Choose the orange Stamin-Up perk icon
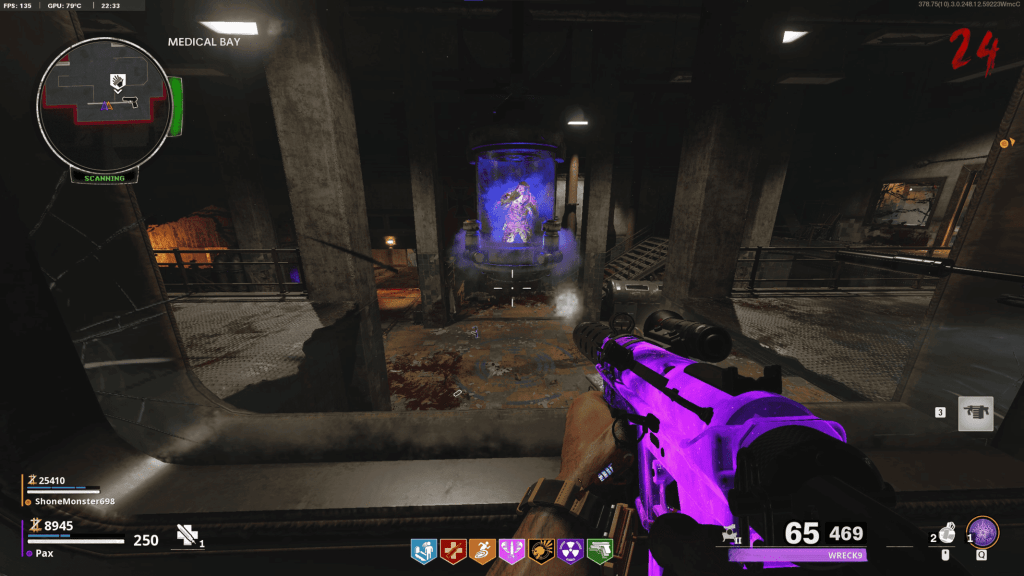The width and height of the screenshot is (1024, 576). [x=483, y=550]
